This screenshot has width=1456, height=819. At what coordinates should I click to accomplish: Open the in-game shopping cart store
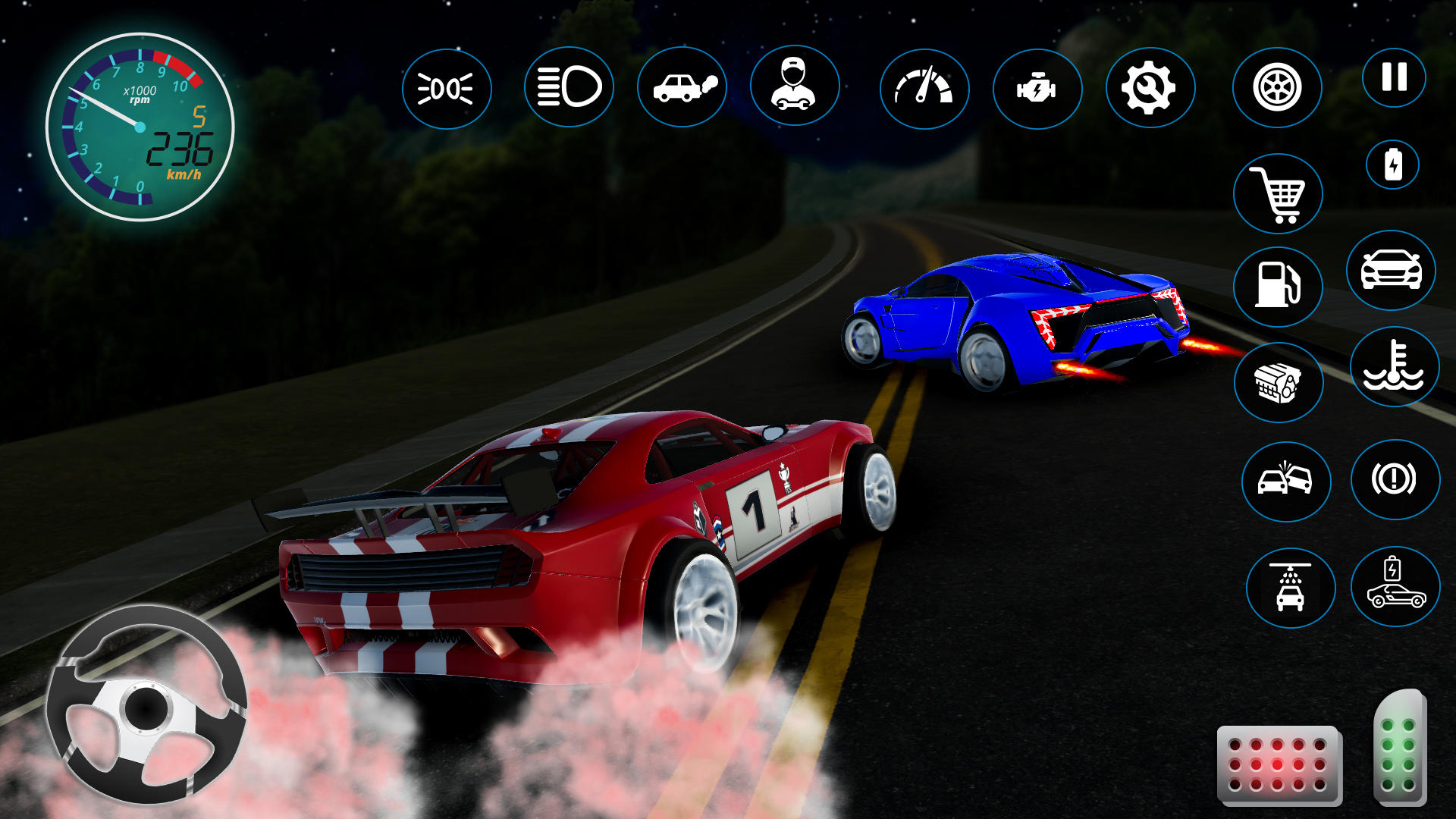coord(1280,194)
